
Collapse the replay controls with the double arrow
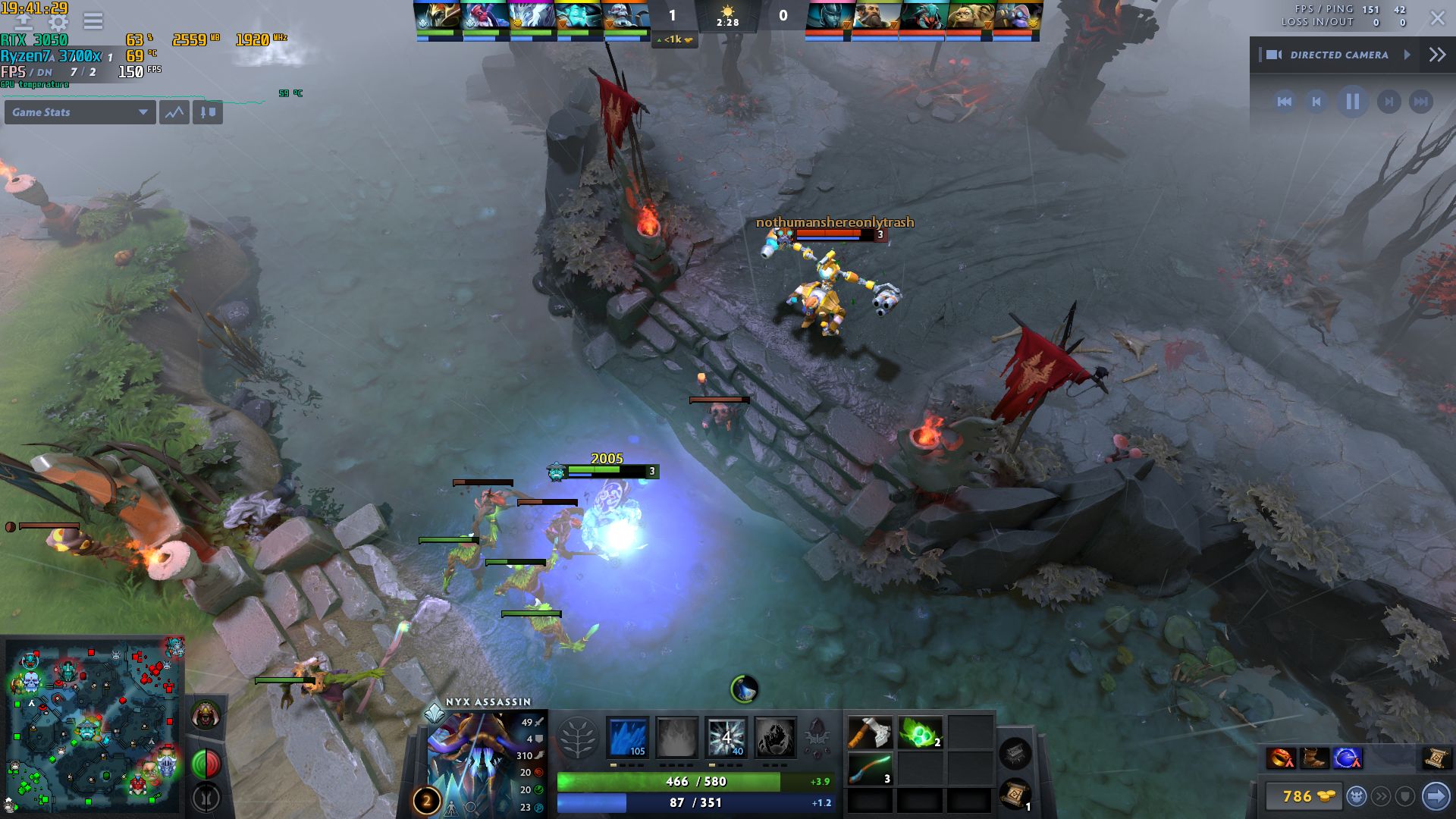pos(1437,55)
